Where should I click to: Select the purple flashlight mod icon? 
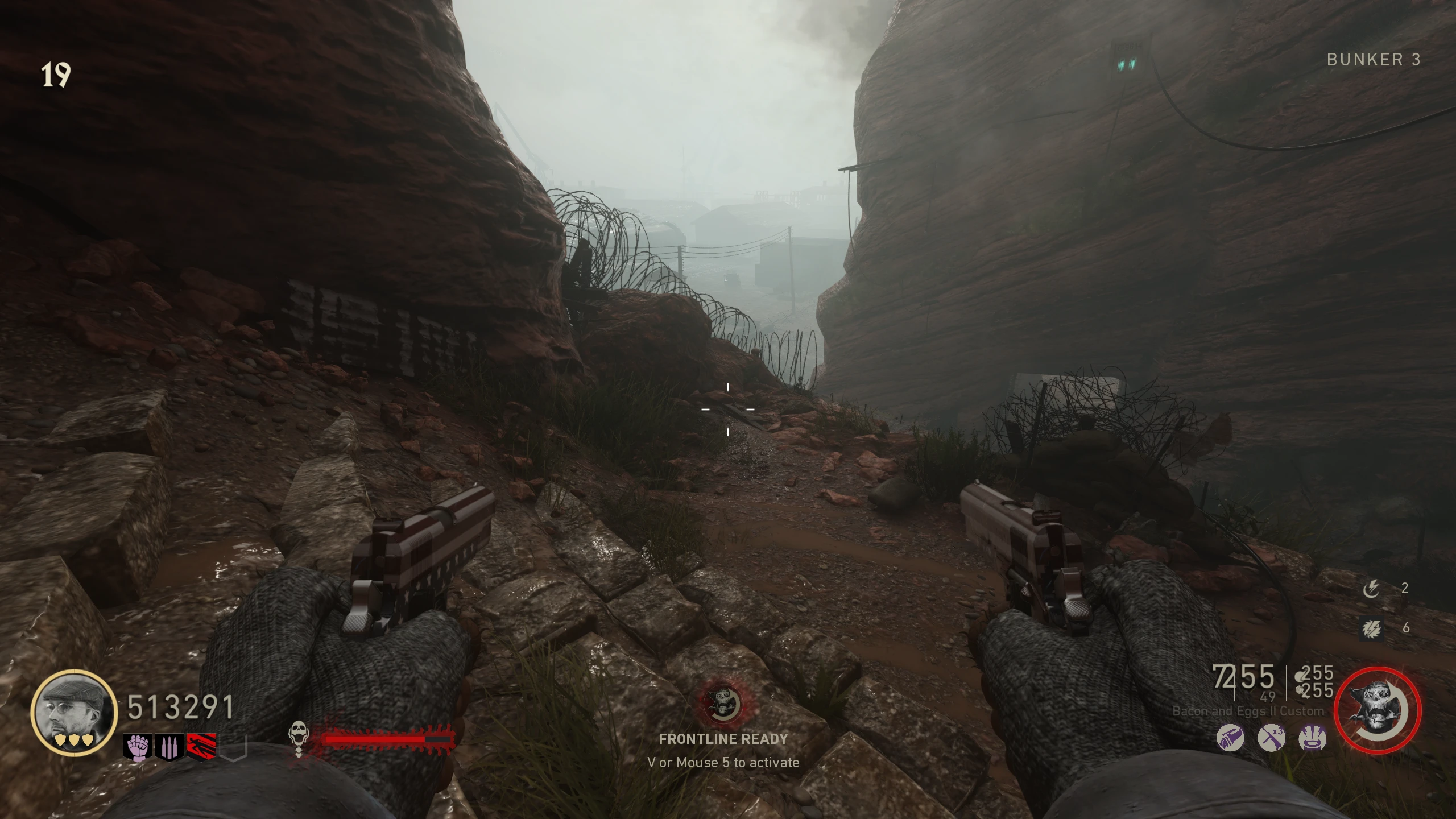point(1230,738)
